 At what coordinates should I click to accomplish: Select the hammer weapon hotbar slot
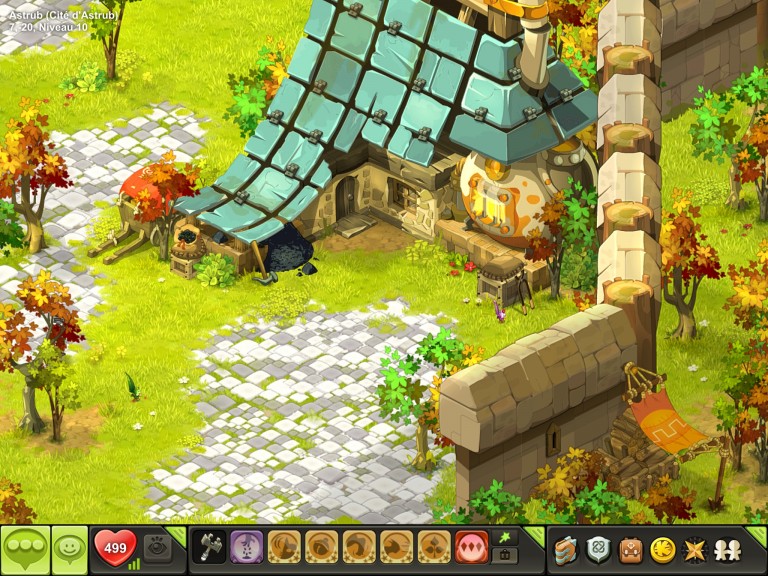[209, 548]
